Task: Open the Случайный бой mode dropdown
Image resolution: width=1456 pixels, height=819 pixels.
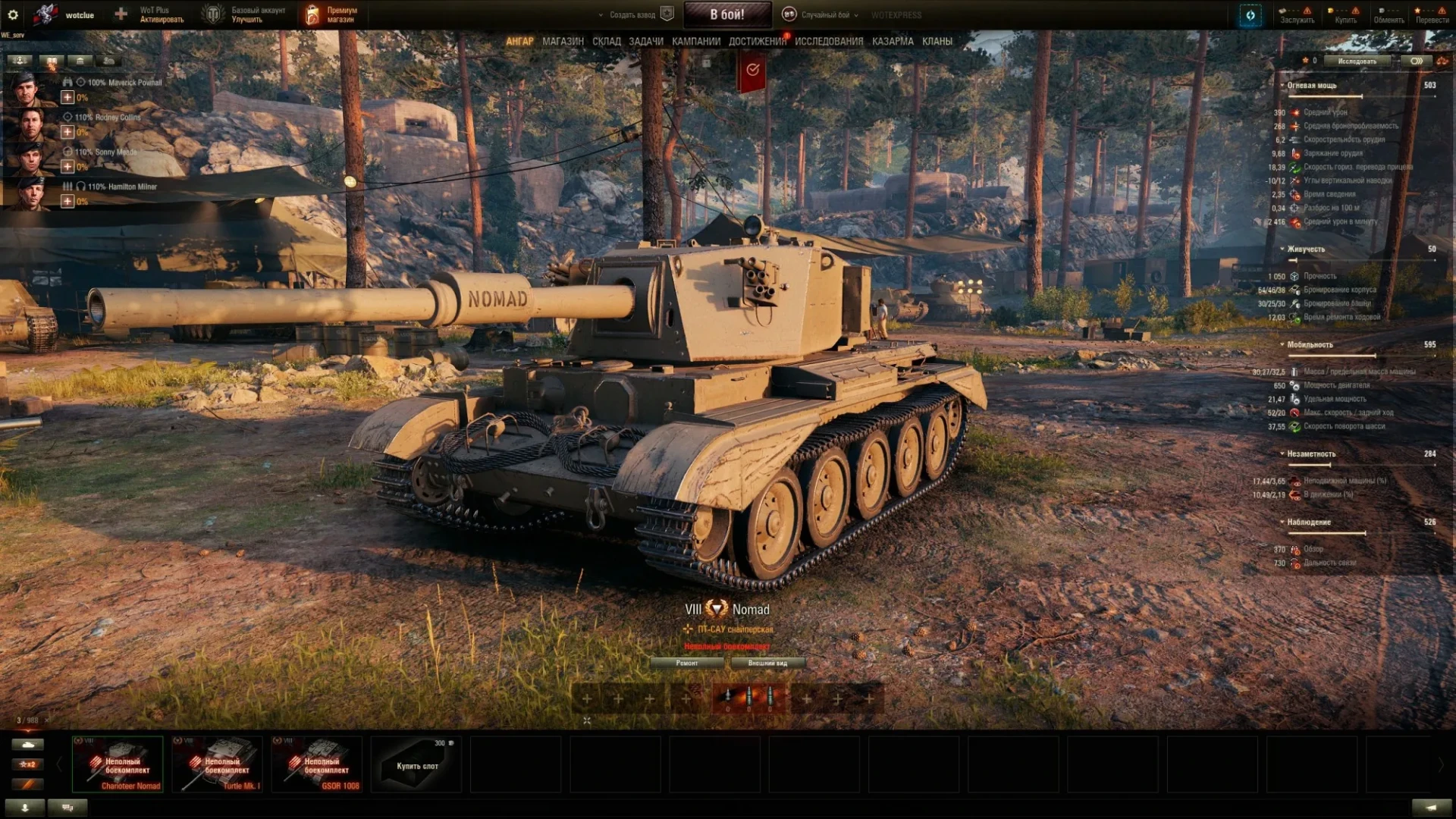Action: pos(824,15)
